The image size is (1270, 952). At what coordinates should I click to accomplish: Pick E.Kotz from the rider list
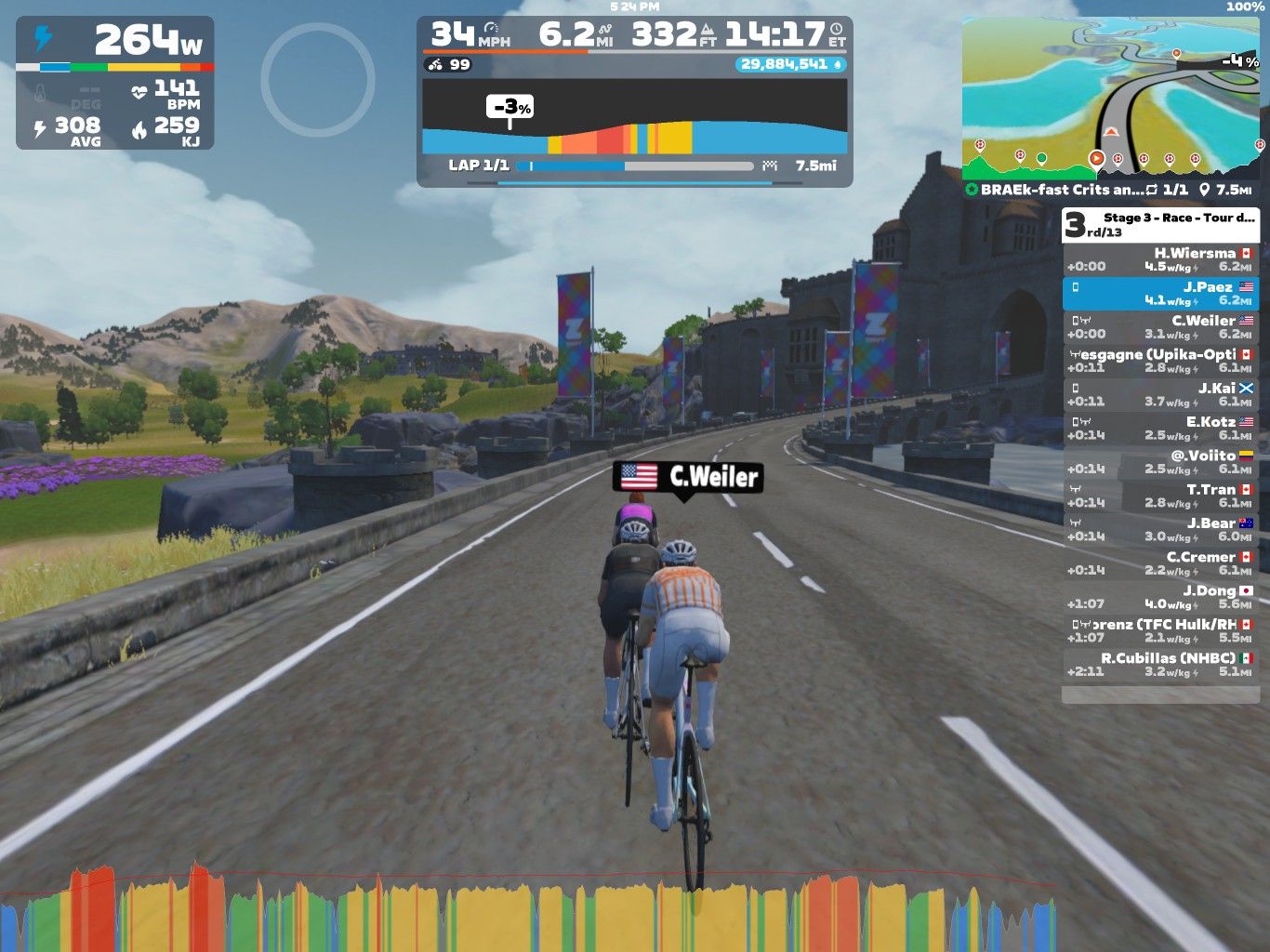click(1160, 429)
